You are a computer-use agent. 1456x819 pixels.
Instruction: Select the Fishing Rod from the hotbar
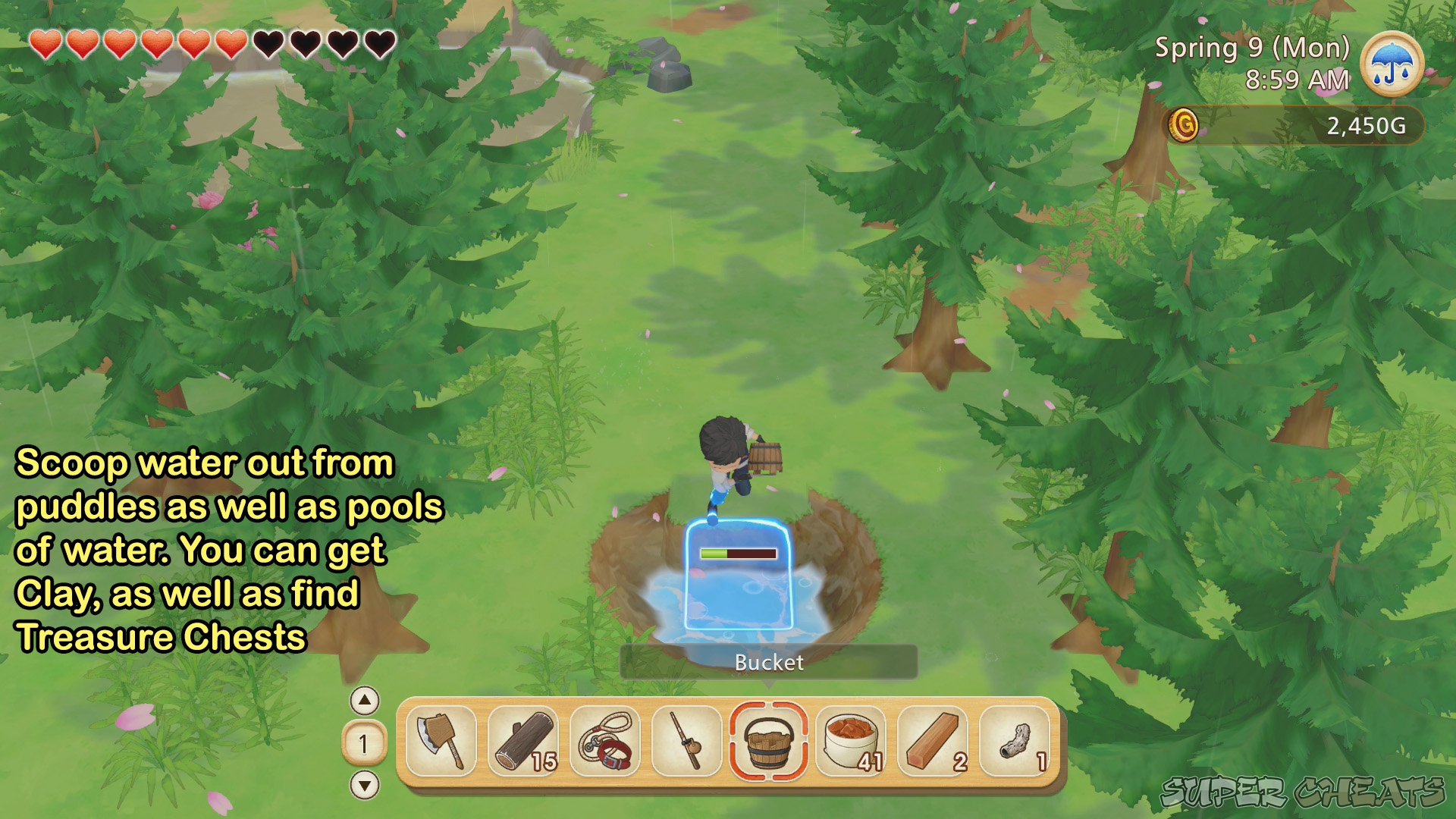tap(686, 739)
